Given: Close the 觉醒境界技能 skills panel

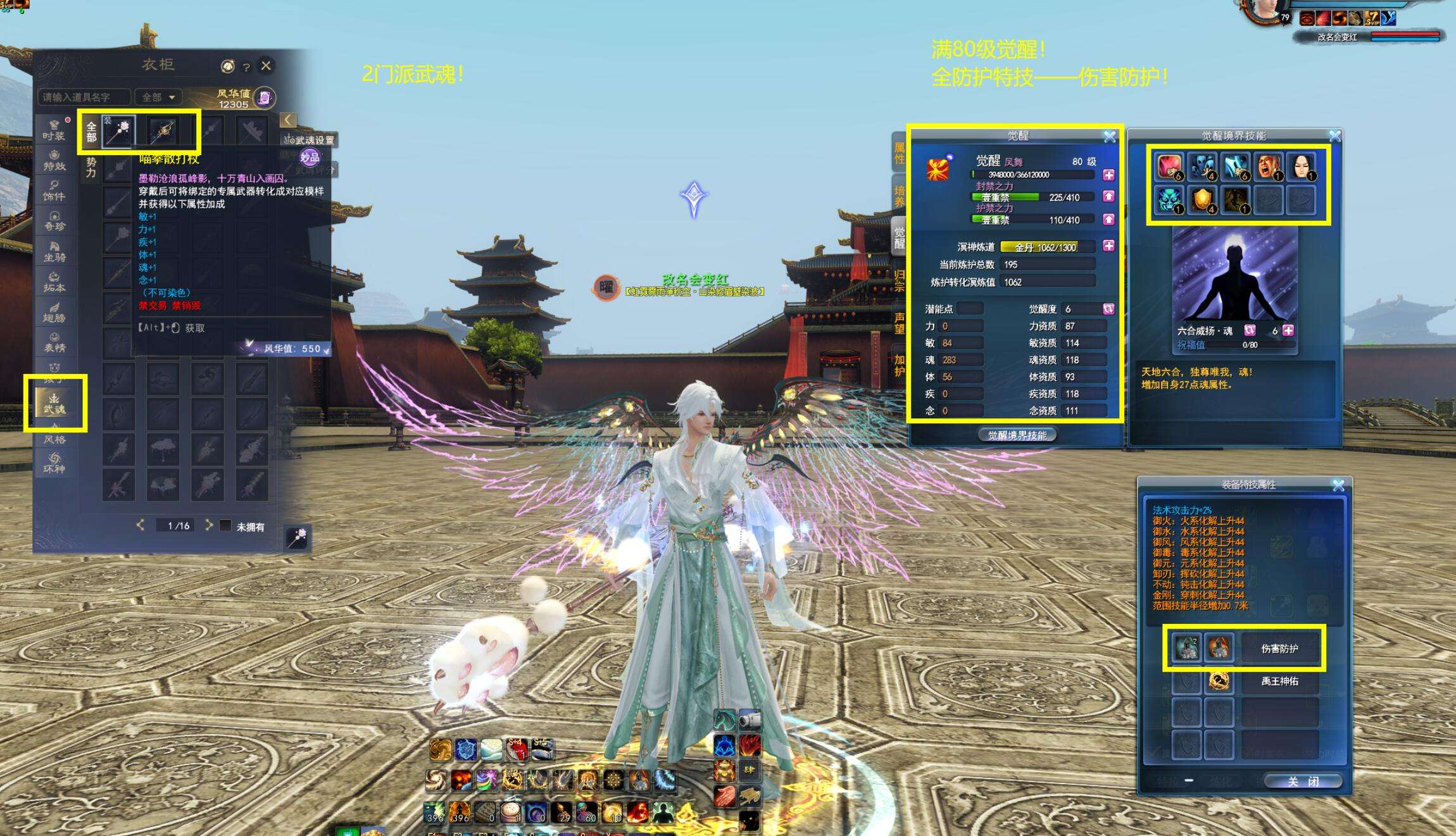Looking at the screenshot, I should coord(1334,136).
